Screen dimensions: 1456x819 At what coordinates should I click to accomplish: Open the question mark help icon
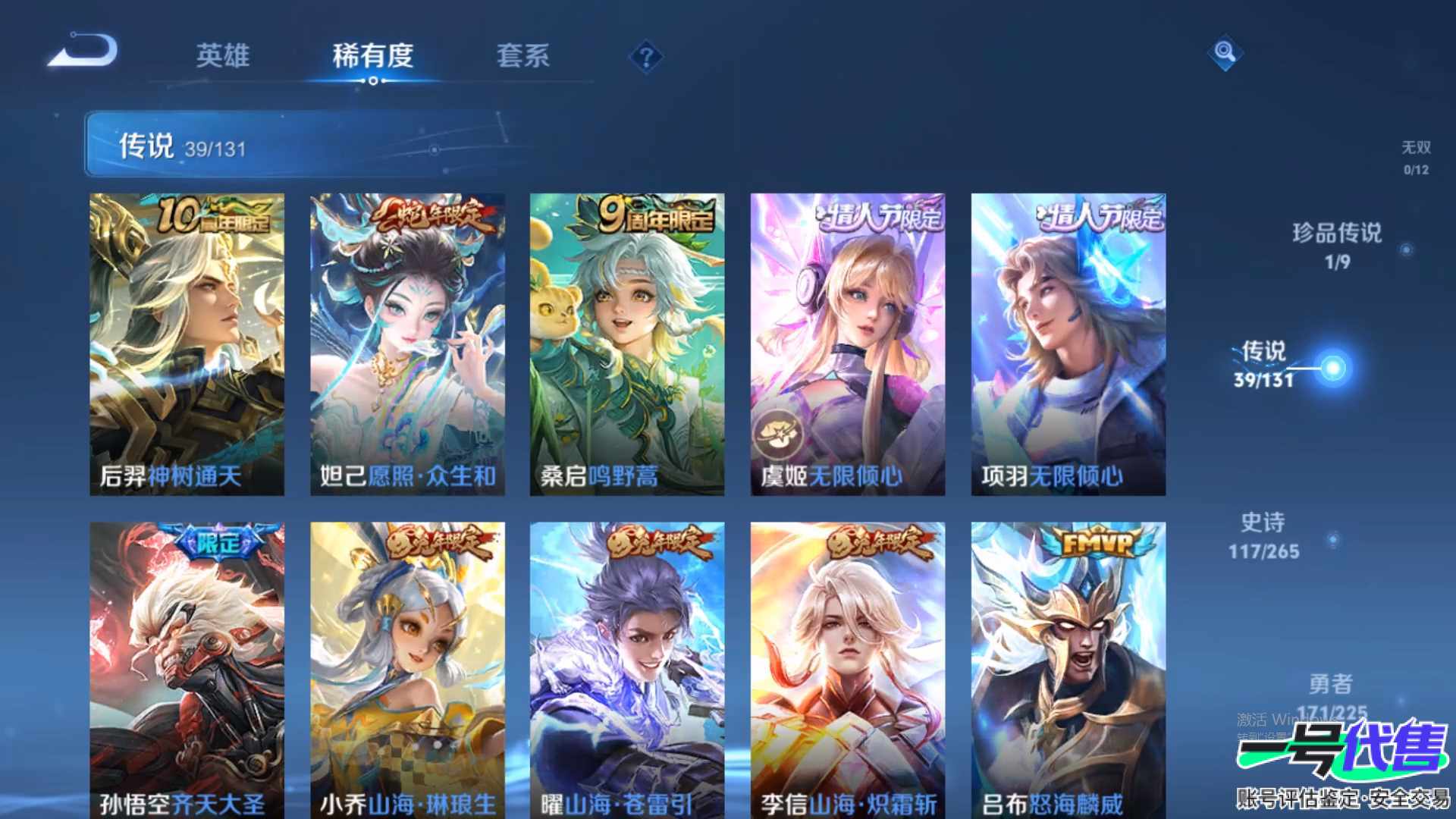(646, 57)
